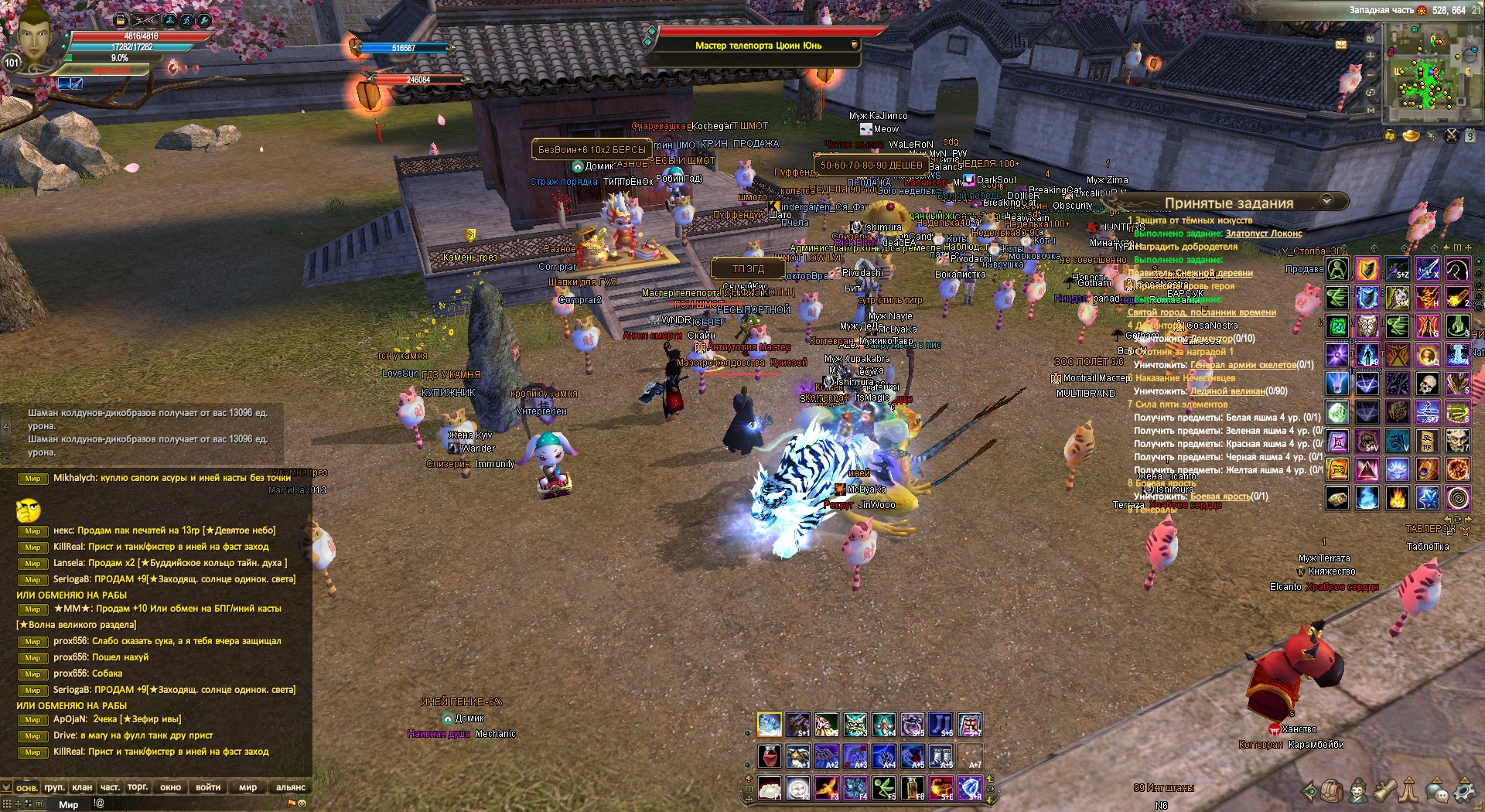Screen dimensions: 1485x812
Task: Switch to the груп. chat tab
Action: click(x=54, y=787)
